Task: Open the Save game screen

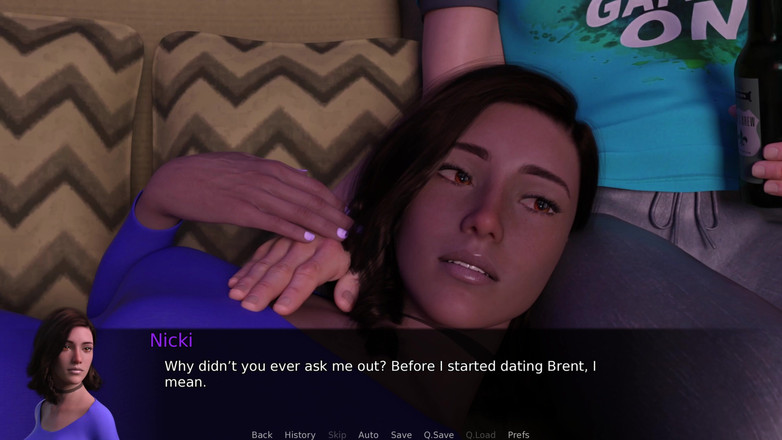Action: [401, 435]
